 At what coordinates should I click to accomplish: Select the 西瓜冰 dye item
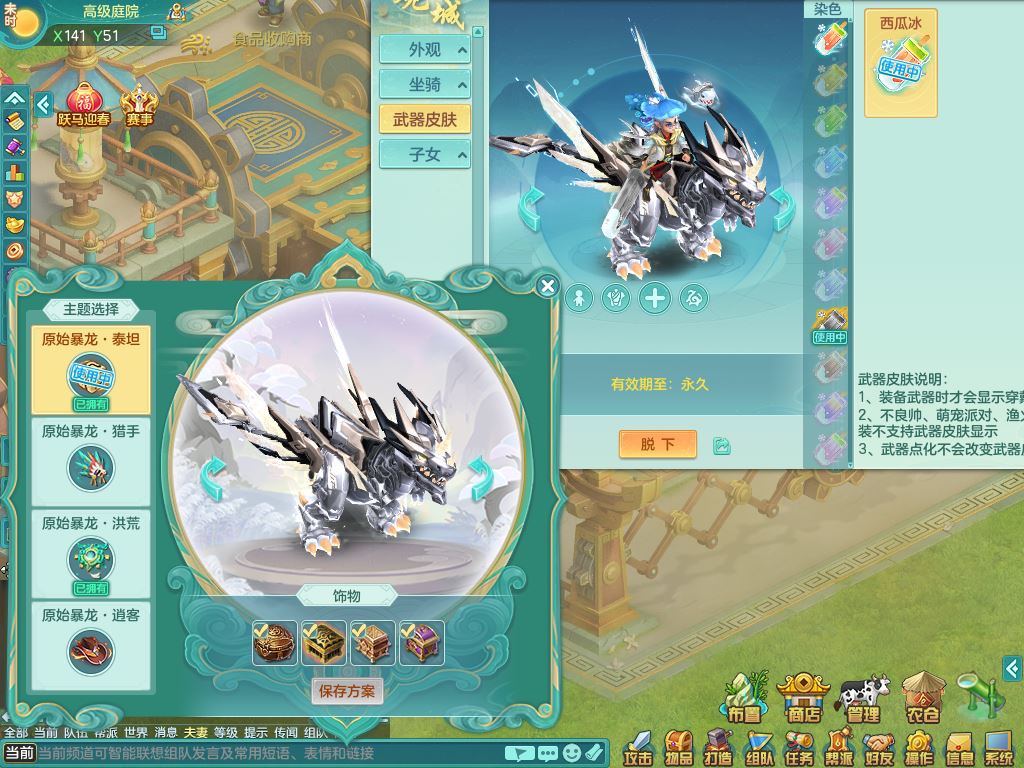tap(900, 62)
